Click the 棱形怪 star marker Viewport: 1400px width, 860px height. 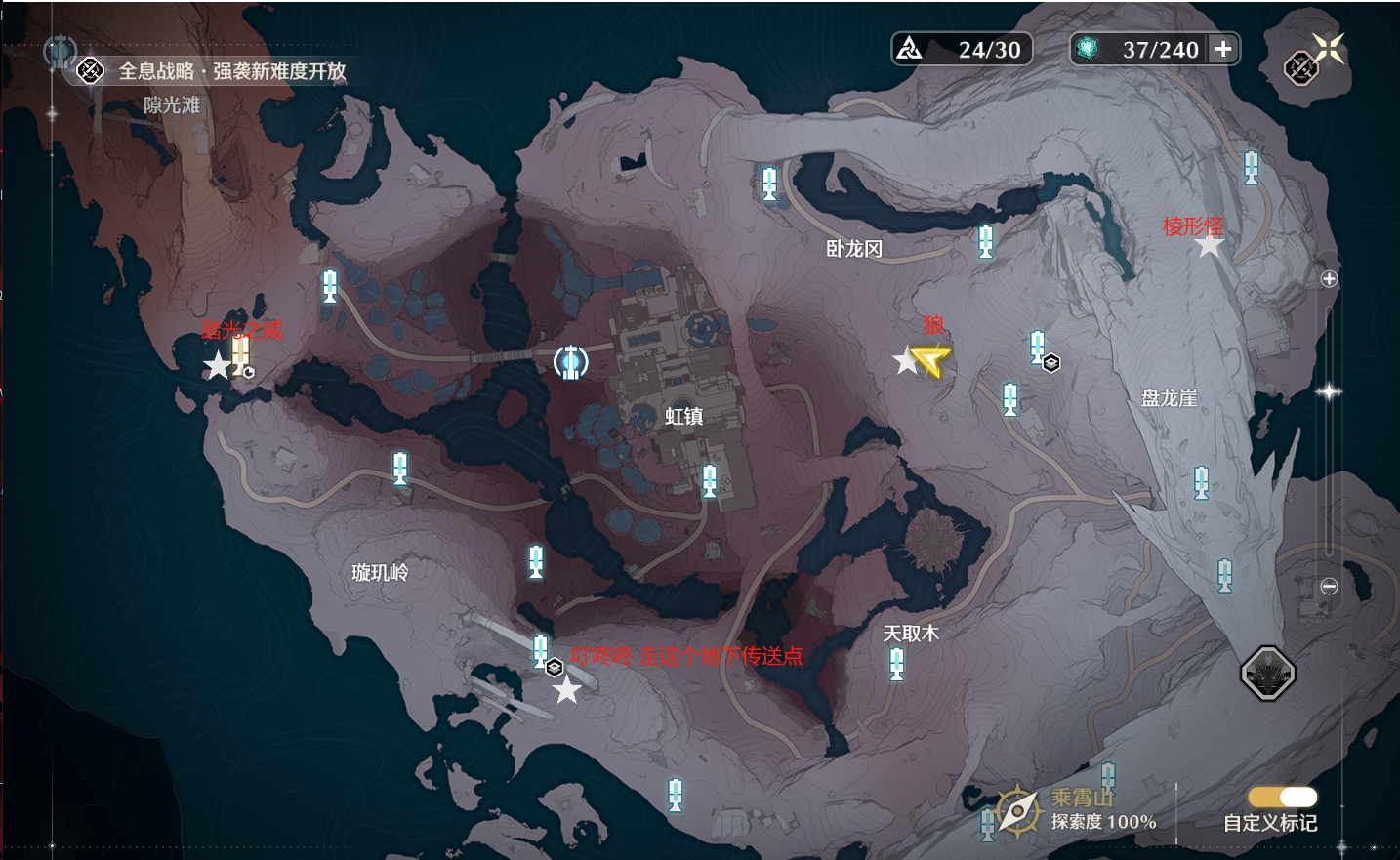click(1211, 247)
